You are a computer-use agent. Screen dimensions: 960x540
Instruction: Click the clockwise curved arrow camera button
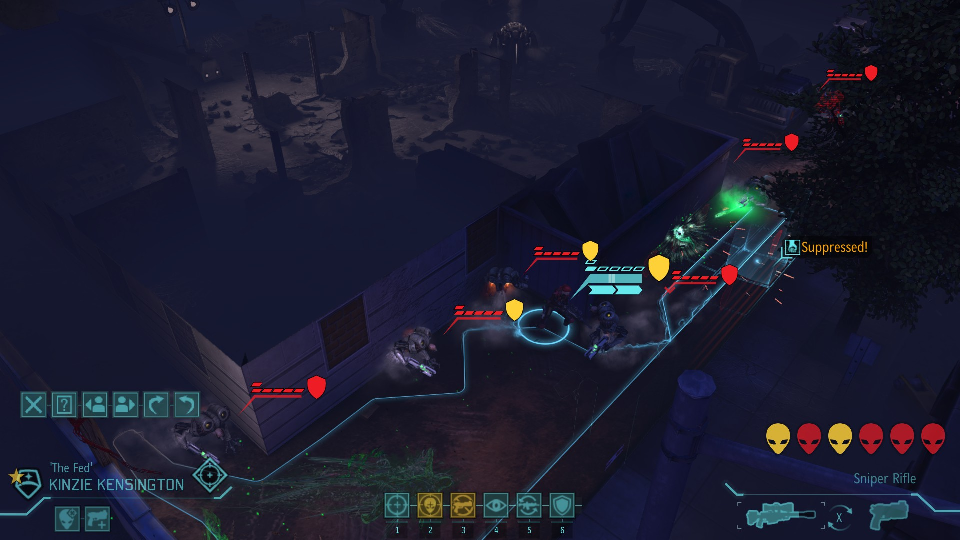click(156, 404)
